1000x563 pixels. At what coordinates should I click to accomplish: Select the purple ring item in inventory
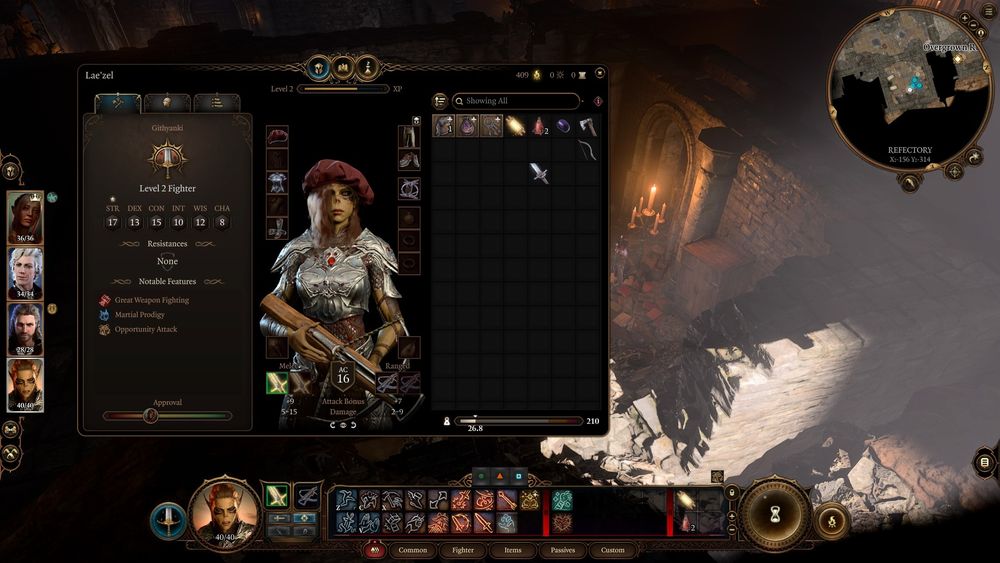pyautogui.click(x=564, y=126)
